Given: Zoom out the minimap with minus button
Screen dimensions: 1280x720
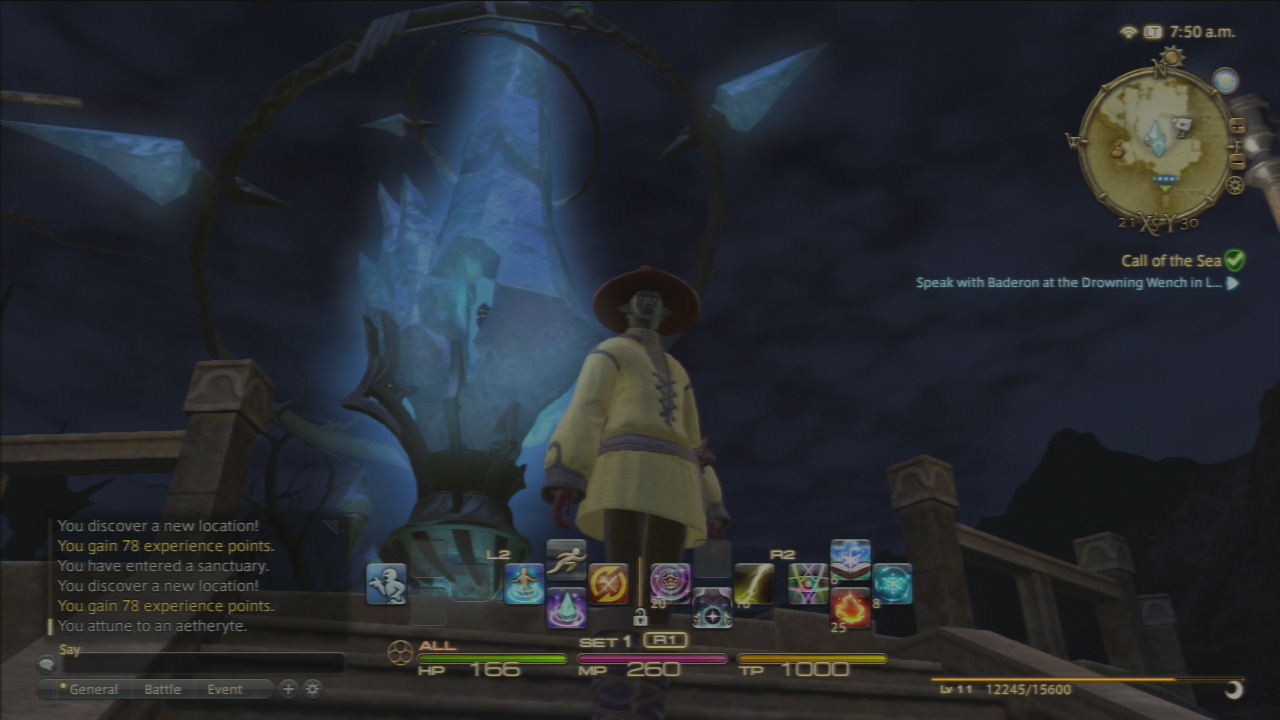Looking at the screenshot, I should (1237, 163).
